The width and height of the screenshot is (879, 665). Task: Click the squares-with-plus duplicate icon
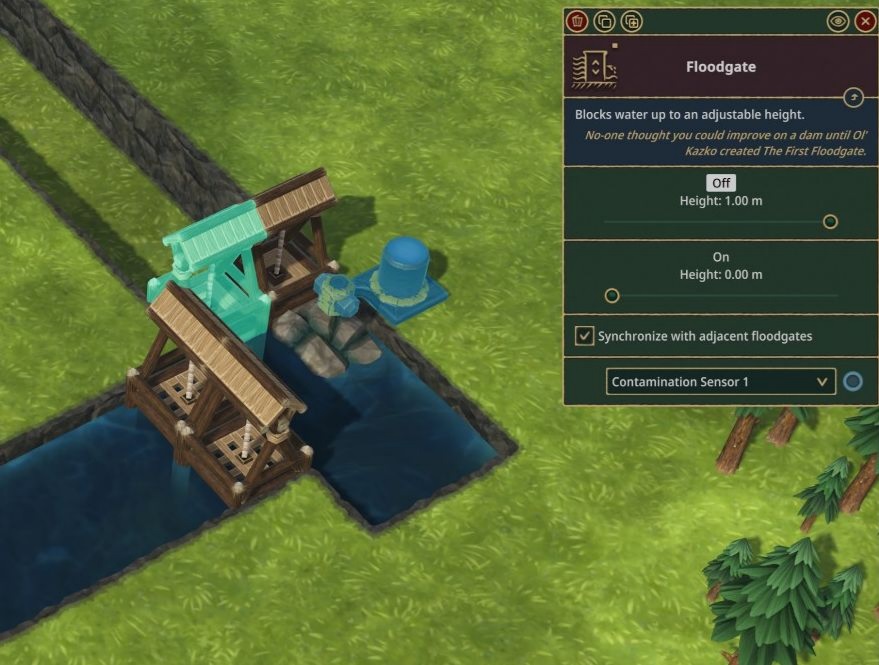click(x=632, y=21)
